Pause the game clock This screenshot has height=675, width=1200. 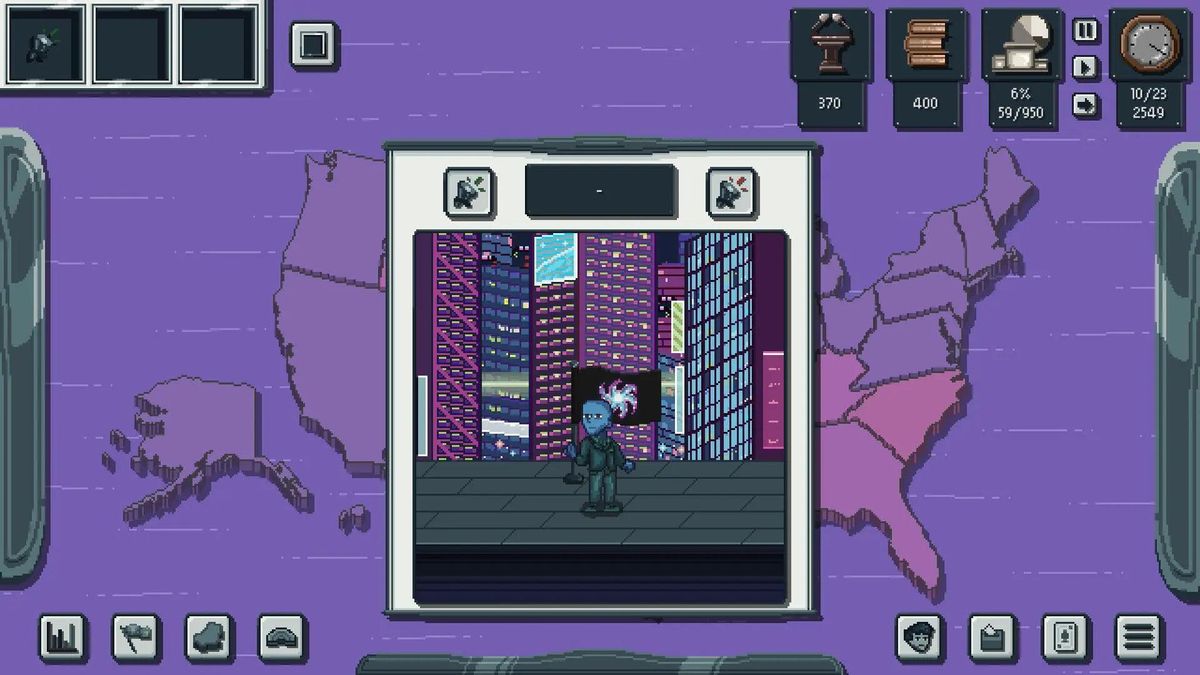1086,31
